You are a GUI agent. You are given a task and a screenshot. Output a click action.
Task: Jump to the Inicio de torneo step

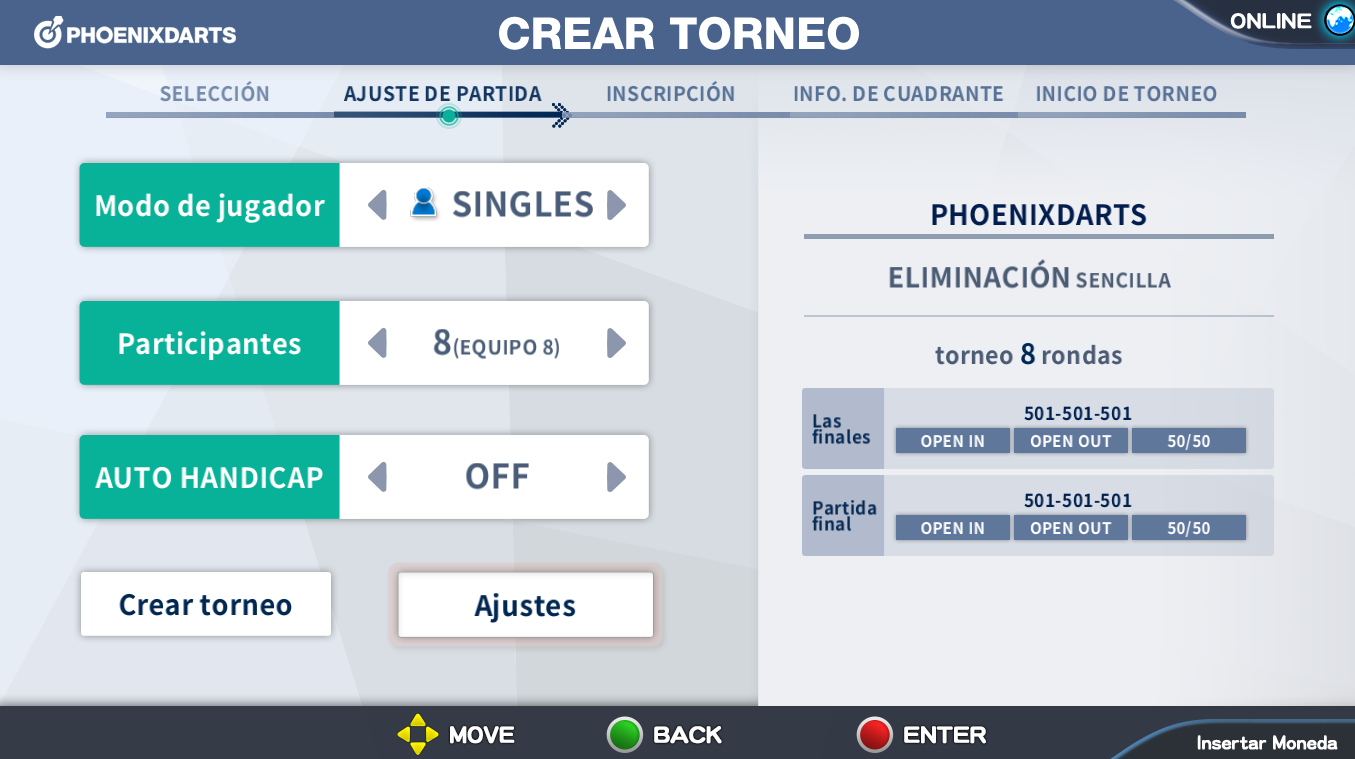(x=1126, y=94)
